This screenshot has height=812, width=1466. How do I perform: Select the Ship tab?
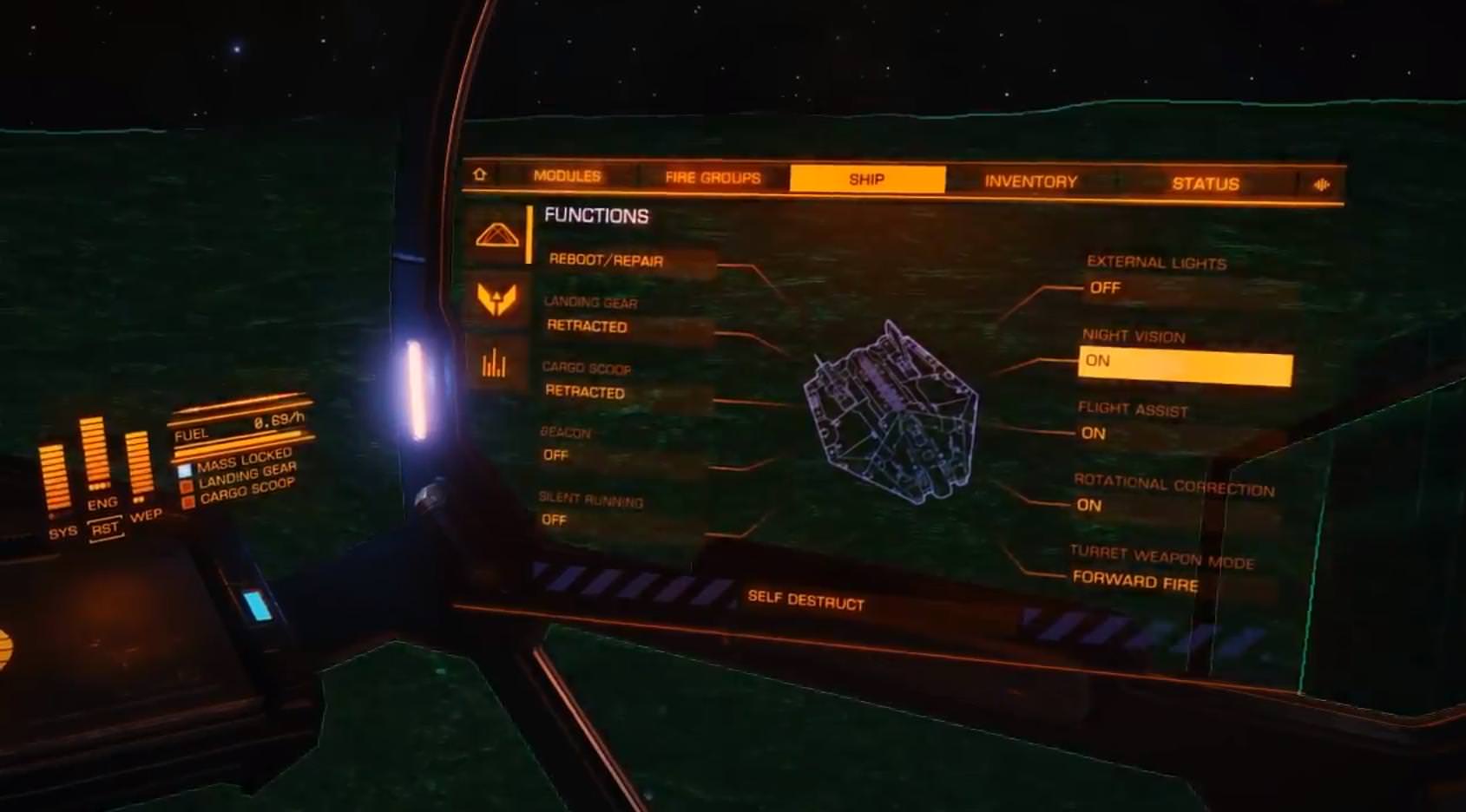point(866,180)
